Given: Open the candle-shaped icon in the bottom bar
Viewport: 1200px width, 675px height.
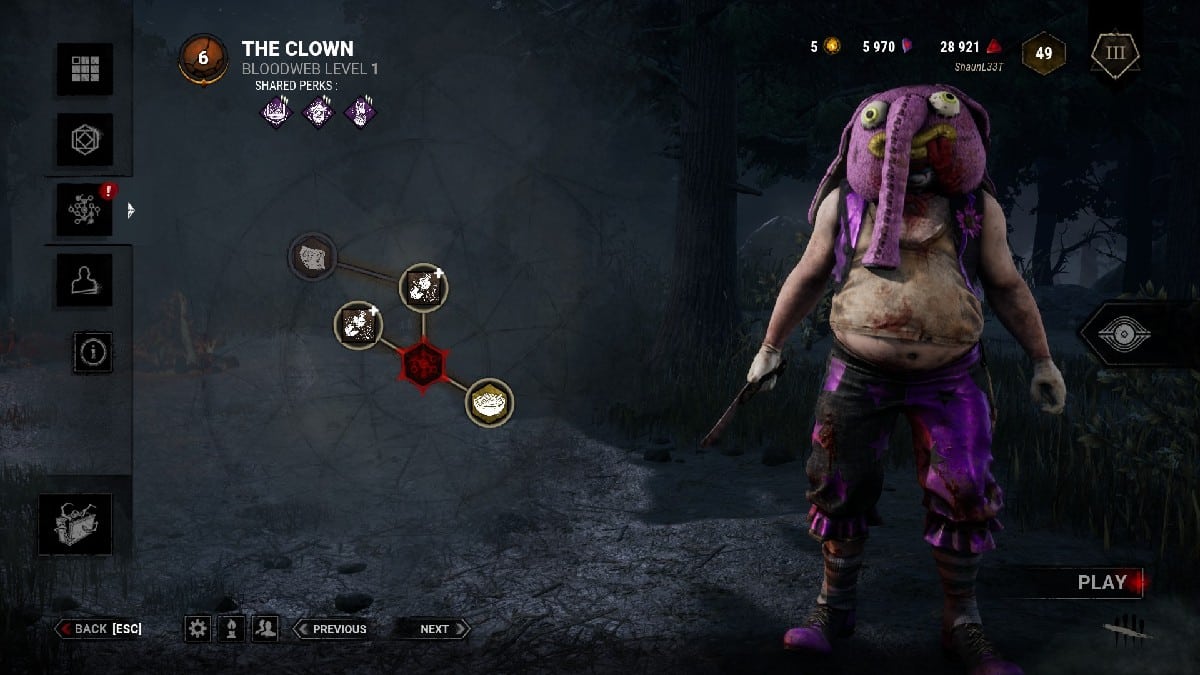Looking at the screenshot, I should click(x=231, y=628).
